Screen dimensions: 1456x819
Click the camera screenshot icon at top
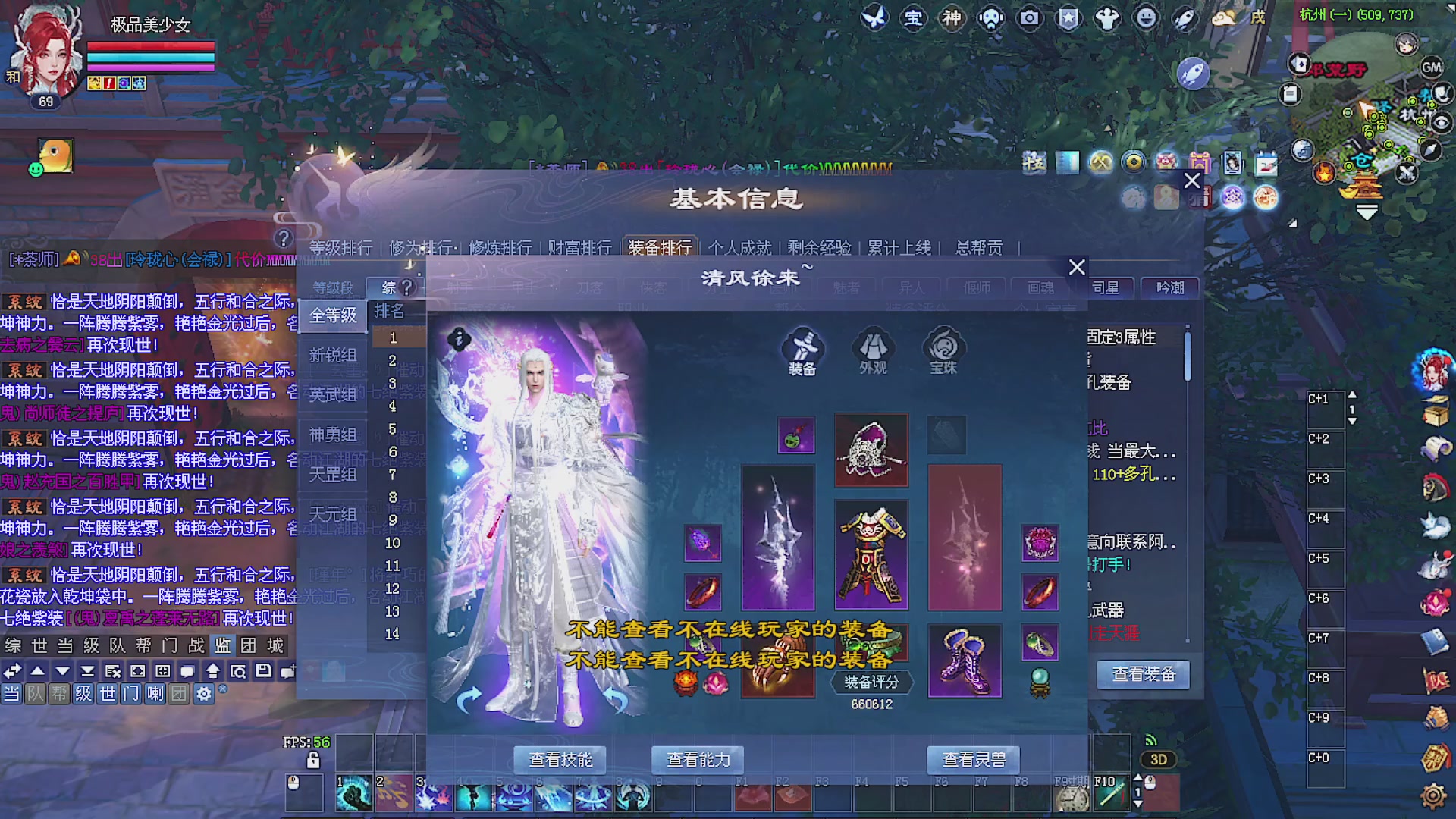coord(1030,19)
